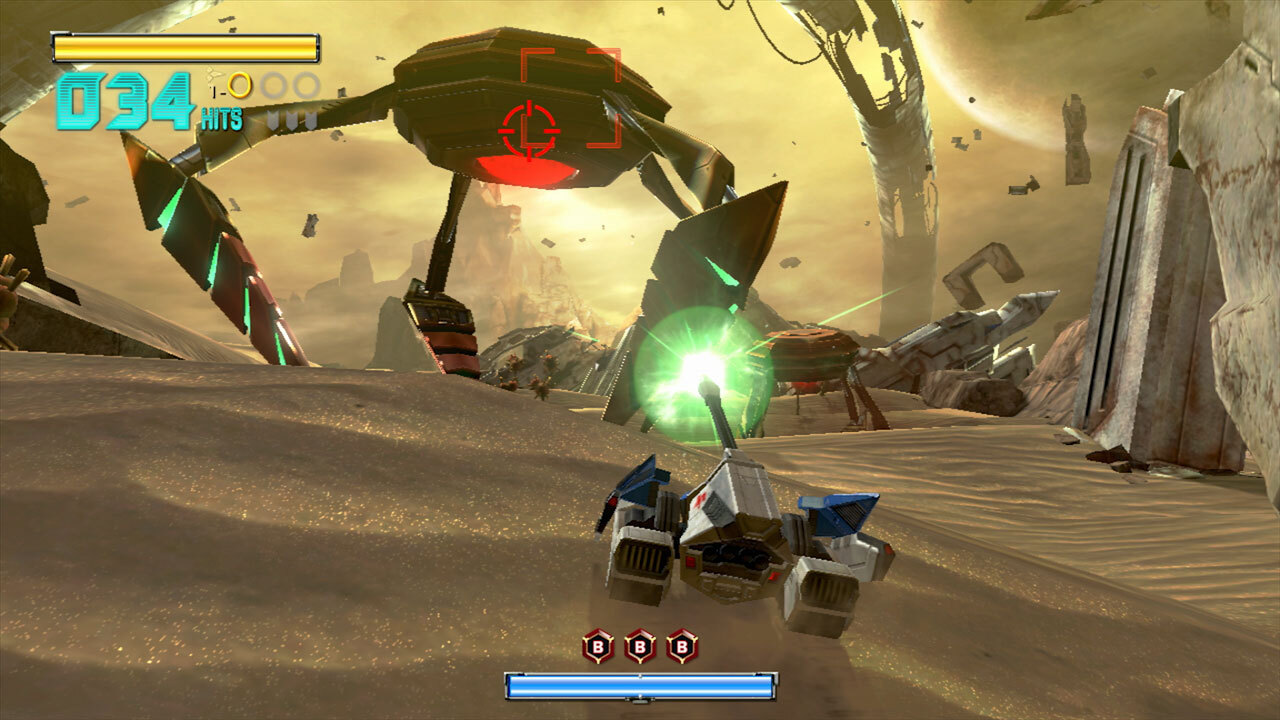Click the gray arrow markers under the rings
The width and height of the screenshot is (1280, 720).
coord(290,118)
